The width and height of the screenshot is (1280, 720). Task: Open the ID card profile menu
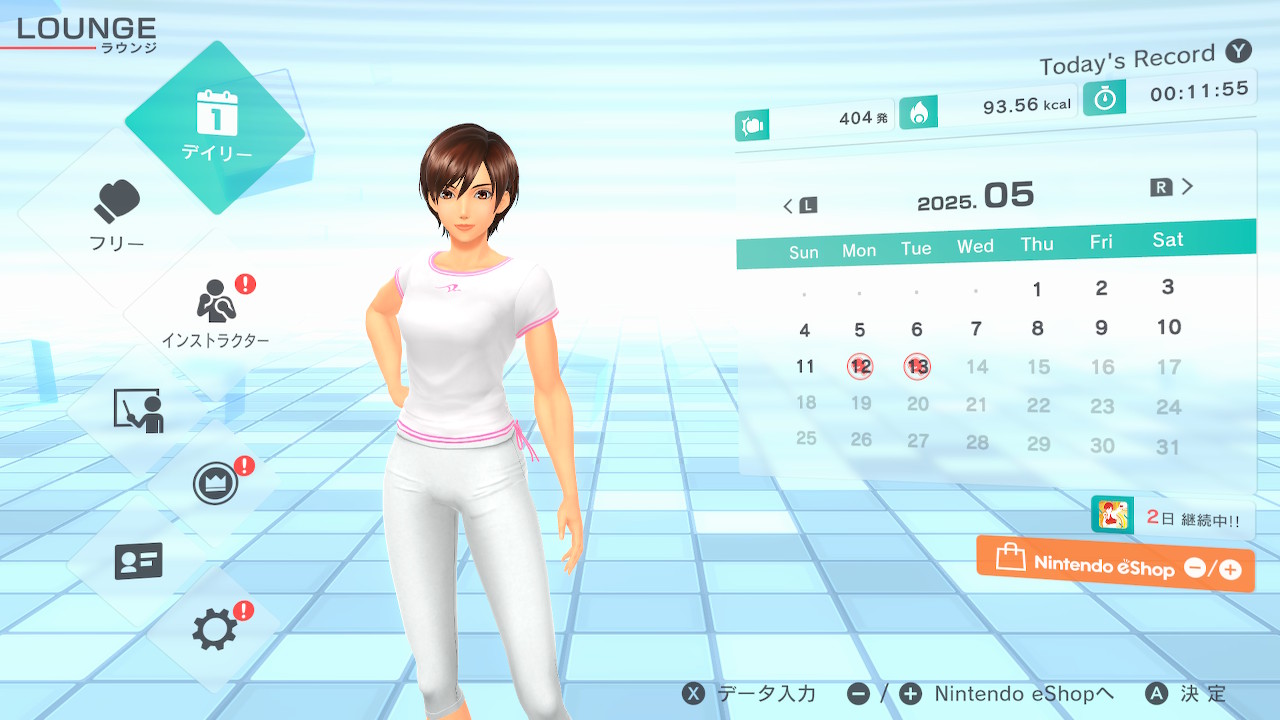pos(138,561)
